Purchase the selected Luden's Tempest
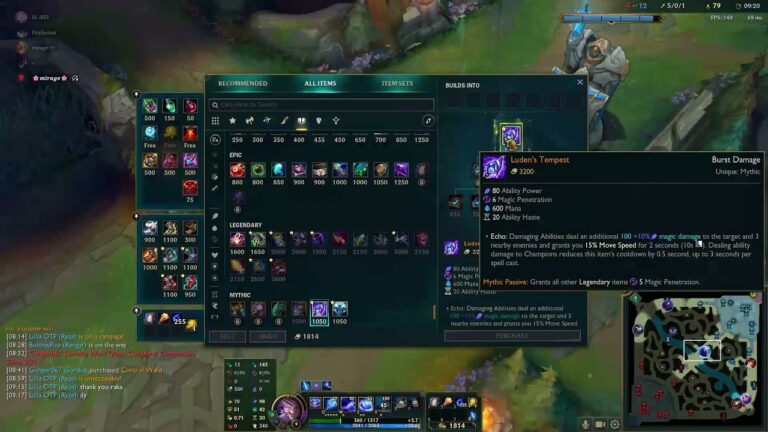 point(512,336)
